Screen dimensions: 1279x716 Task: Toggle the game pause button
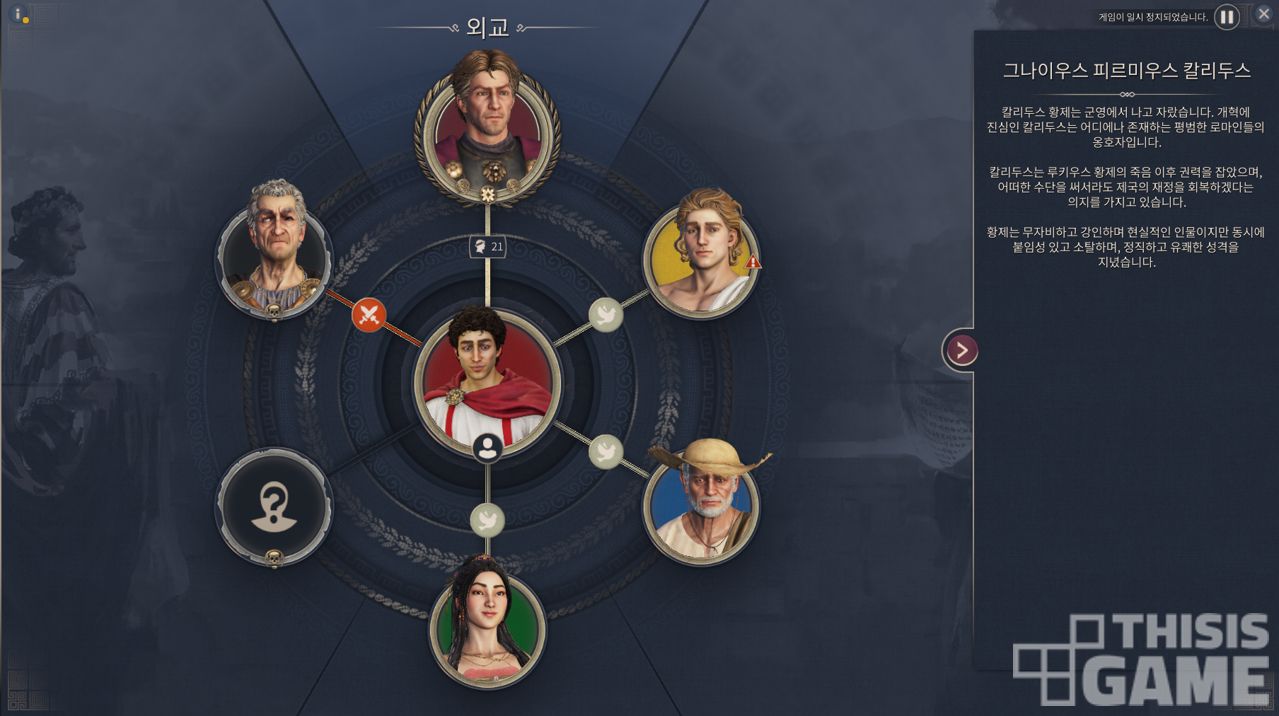point(1227,17)
